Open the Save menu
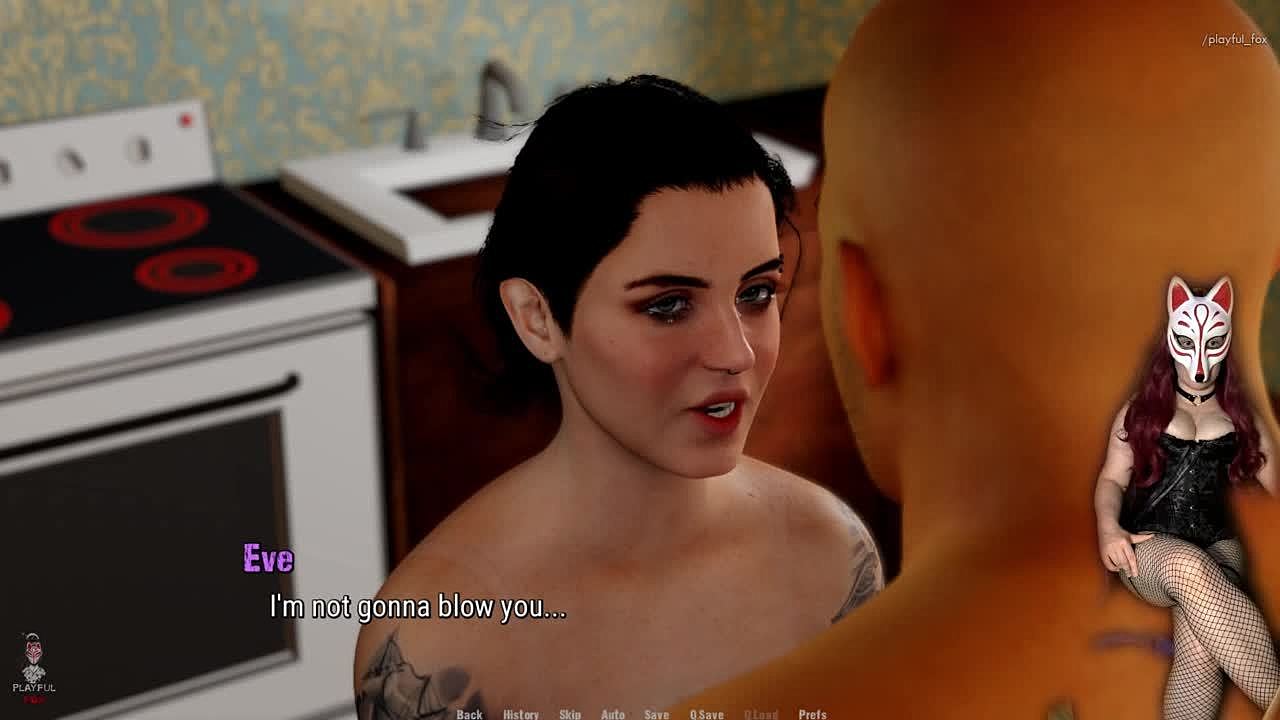Viewport: 1280px width, 720px height. tap(656, 714)
